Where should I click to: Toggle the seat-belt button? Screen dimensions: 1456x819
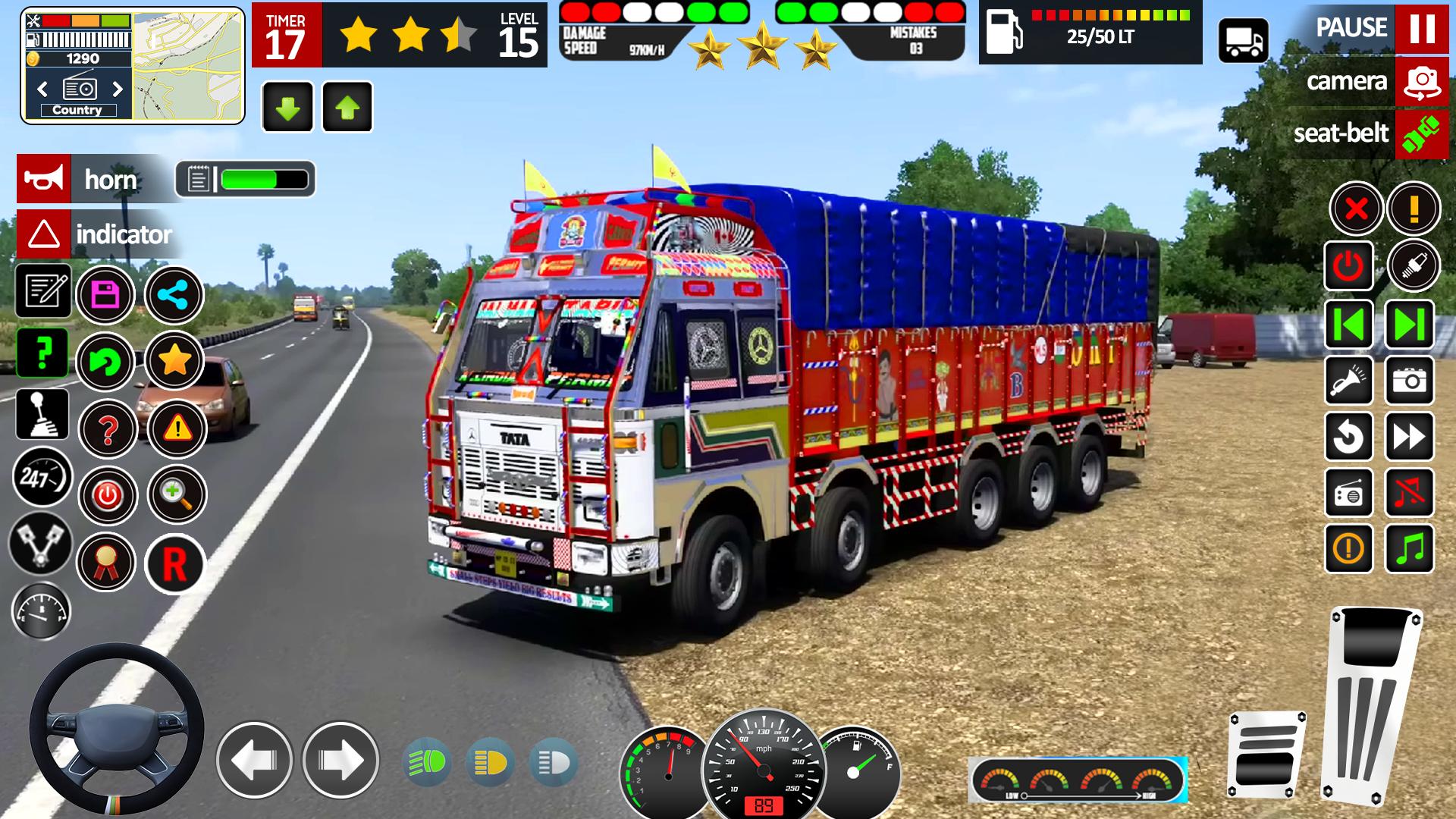[x=1421, y=133]
